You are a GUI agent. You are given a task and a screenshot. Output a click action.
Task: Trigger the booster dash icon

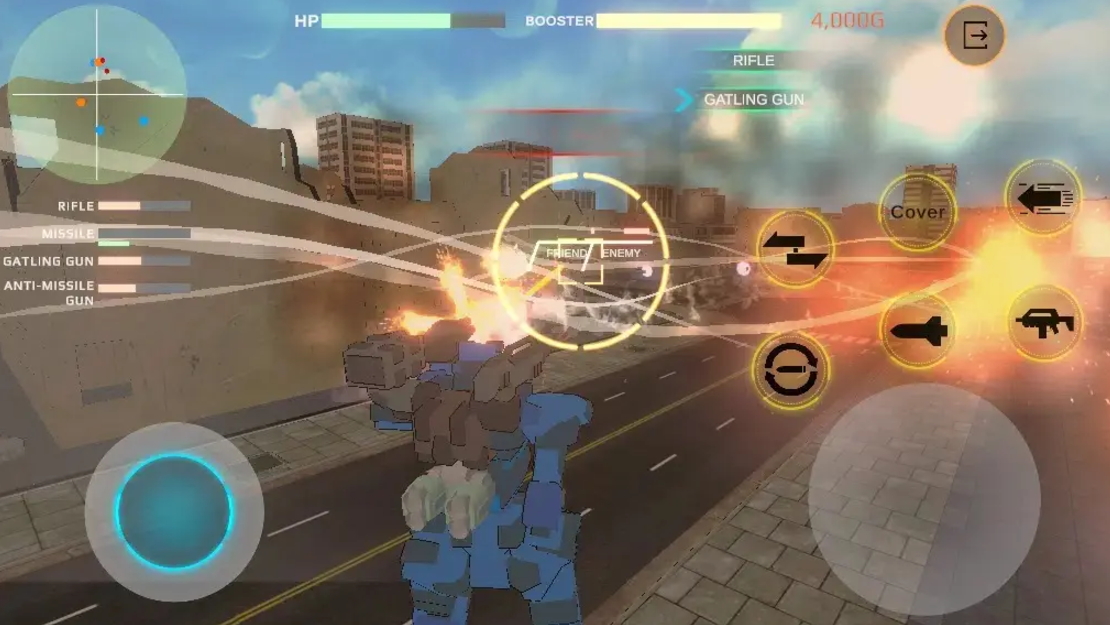point(1043,198)
